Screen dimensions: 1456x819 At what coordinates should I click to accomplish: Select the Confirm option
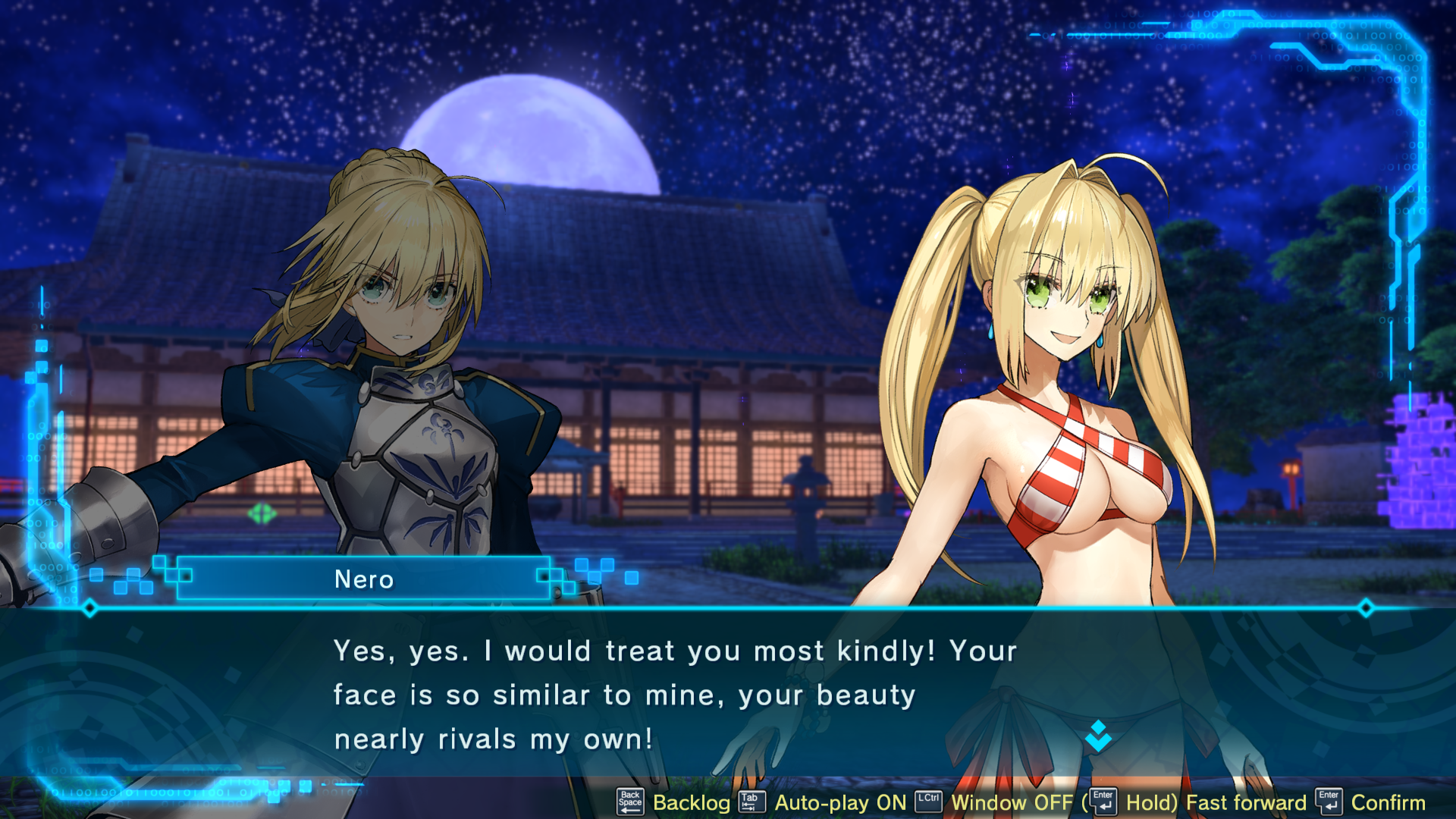[1388, 802]
